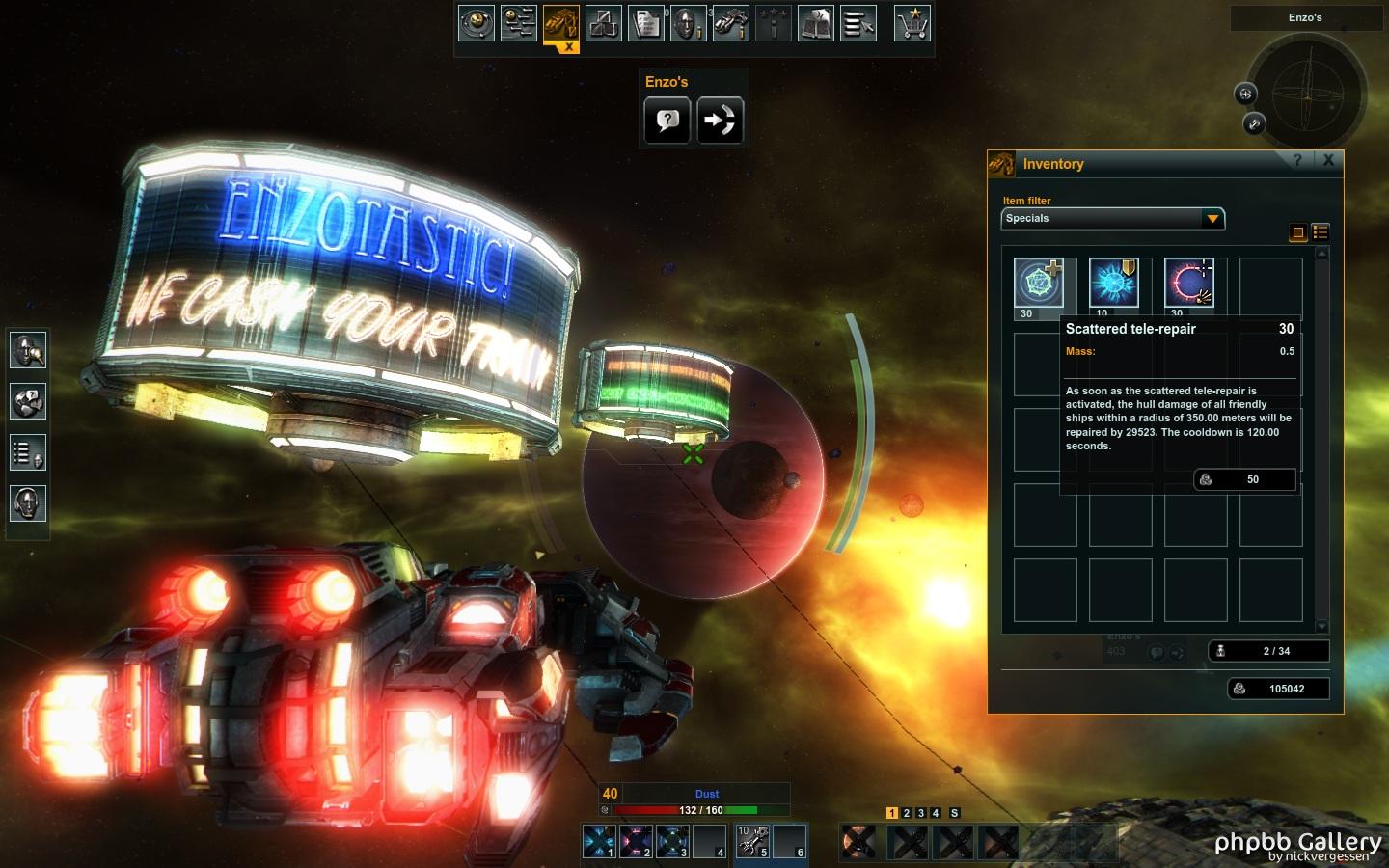Activate the ability in hotbar slot 1
1389x868 pixels.
(598, 841)
